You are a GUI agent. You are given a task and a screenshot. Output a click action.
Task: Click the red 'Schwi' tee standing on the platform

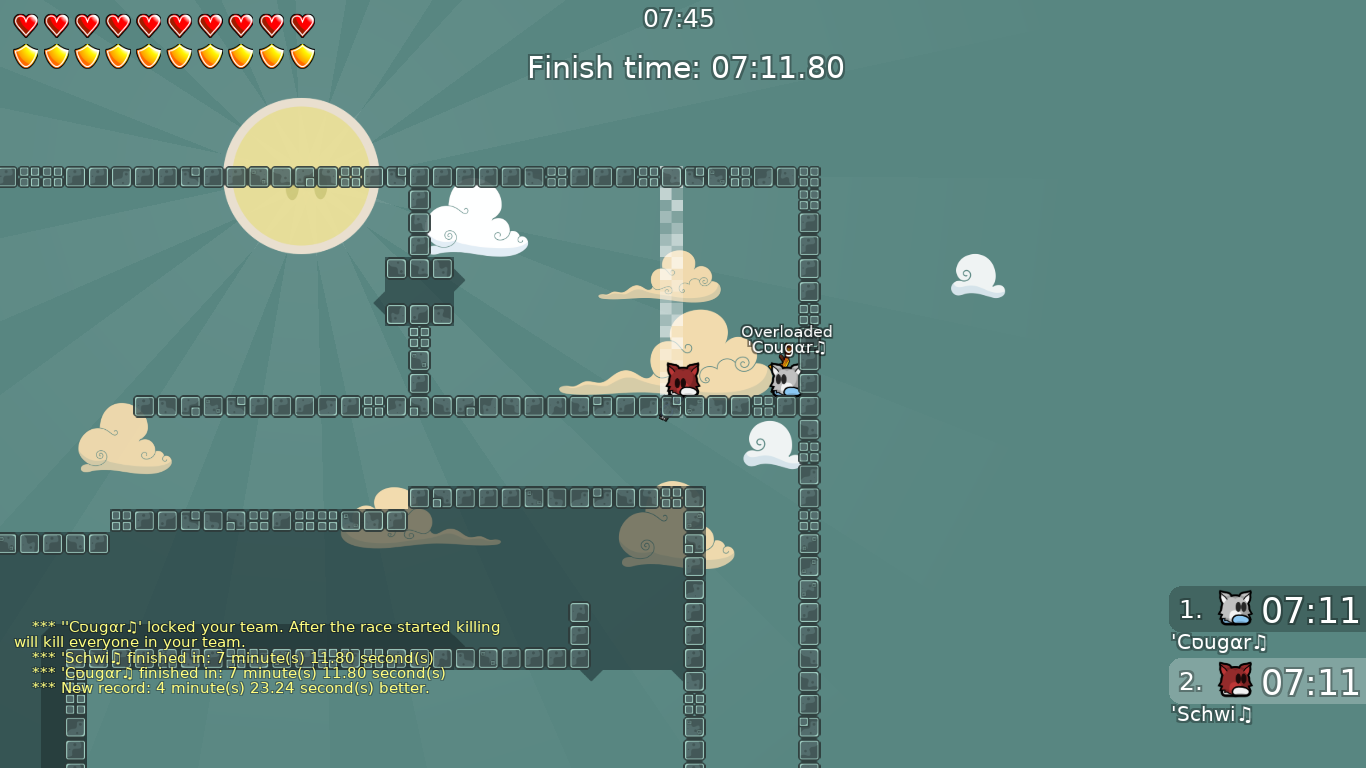(681, 378)
